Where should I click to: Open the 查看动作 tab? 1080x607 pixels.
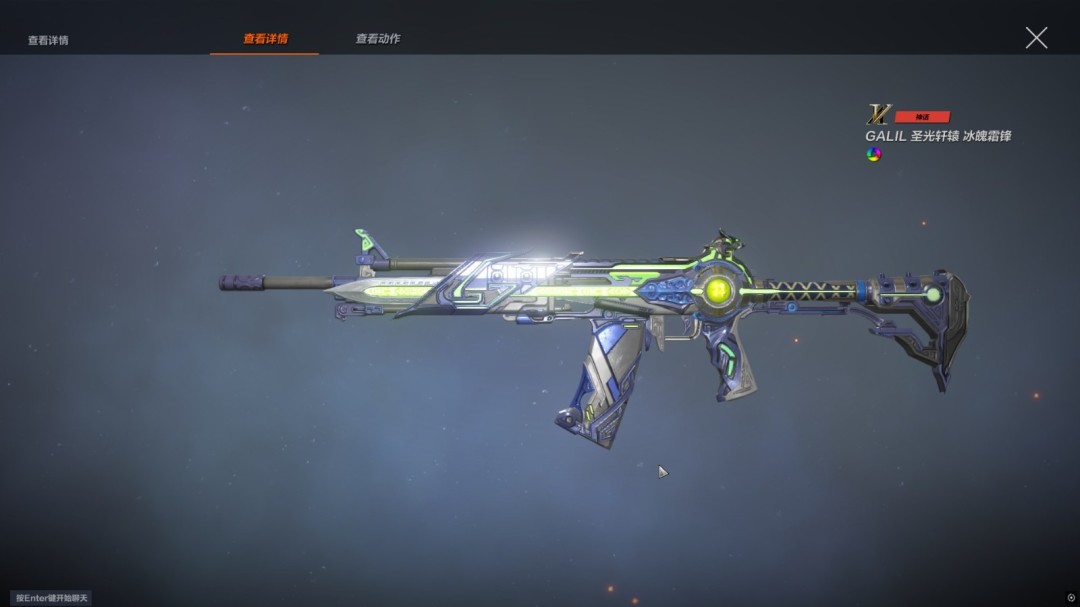point(378,39)
